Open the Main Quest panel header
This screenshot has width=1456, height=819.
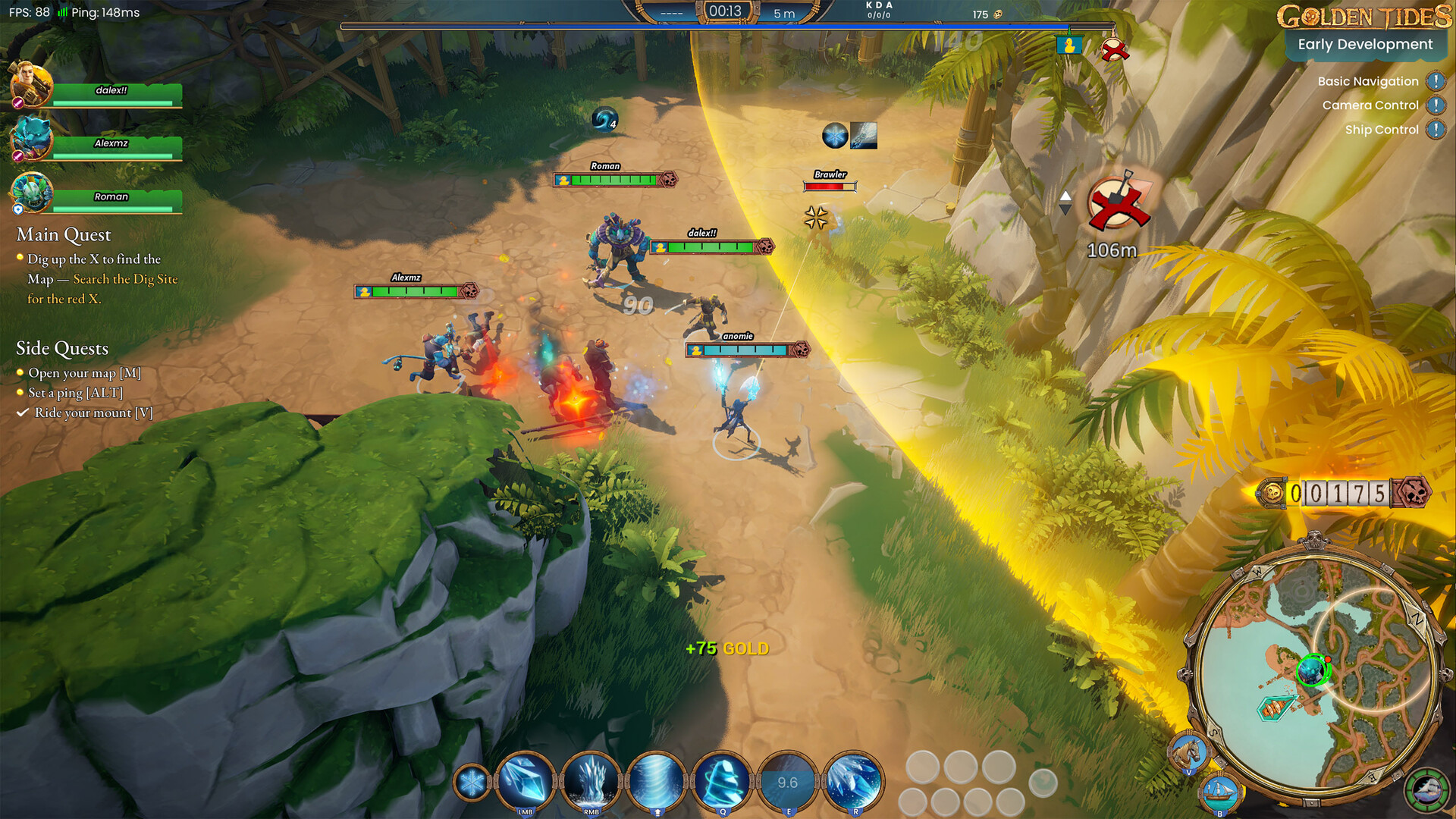(x=62, y=235)
